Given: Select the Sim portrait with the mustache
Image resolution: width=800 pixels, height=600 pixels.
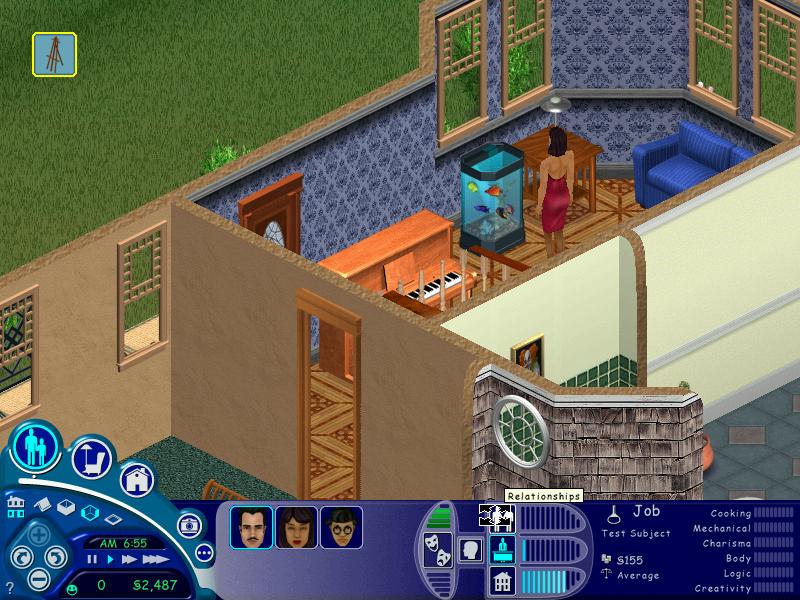Looking at the screenshot, I should pyautogui.click(x=251, y=527).
